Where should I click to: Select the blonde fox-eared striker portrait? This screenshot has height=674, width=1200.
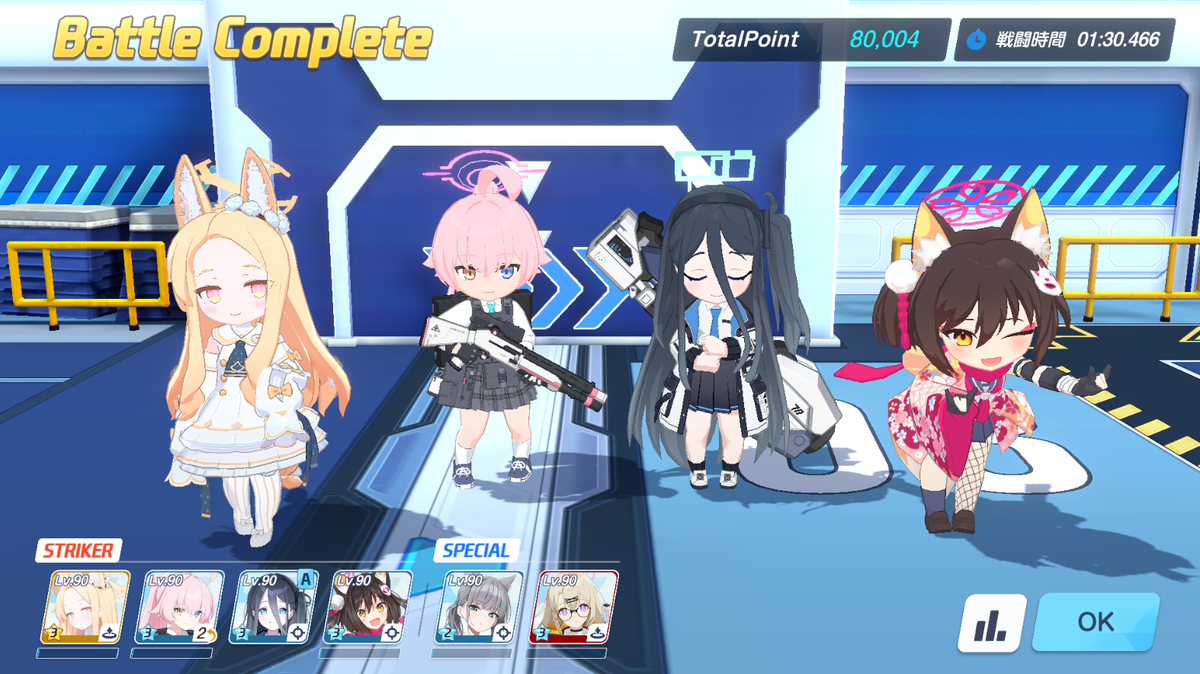click(85, 607)
